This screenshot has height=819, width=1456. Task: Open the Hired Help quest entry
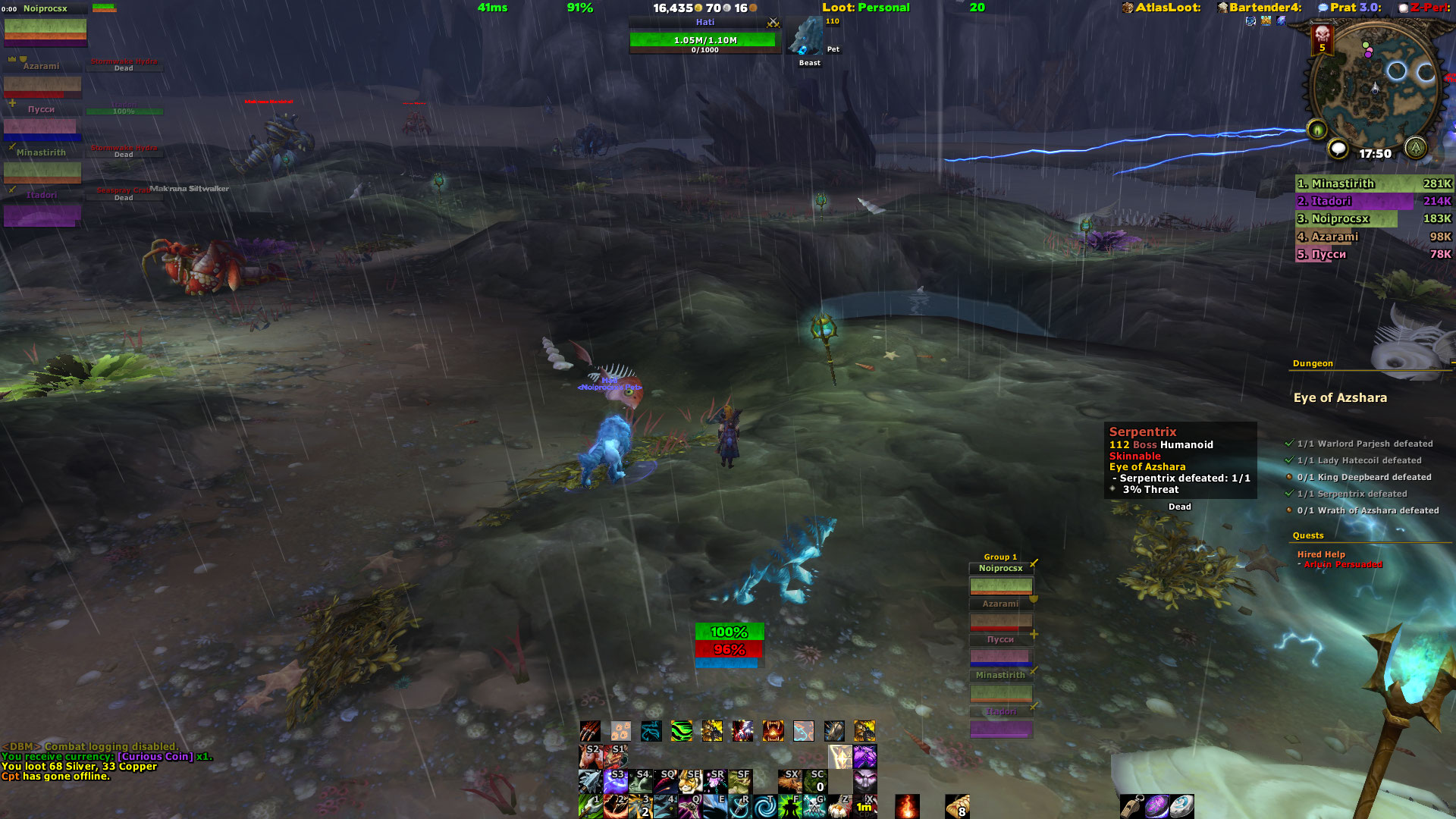[x=1321, y=554]
